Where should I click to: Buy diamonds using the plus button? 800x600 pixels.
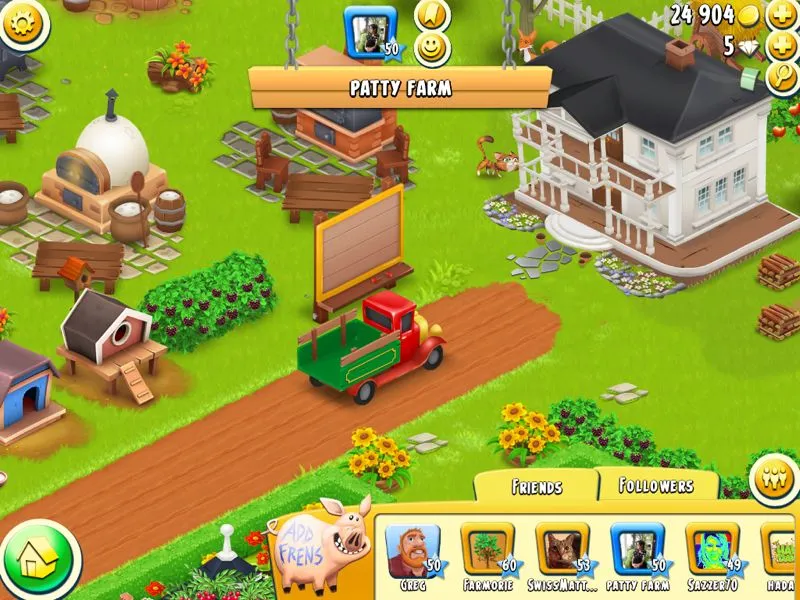coord(782,47)
